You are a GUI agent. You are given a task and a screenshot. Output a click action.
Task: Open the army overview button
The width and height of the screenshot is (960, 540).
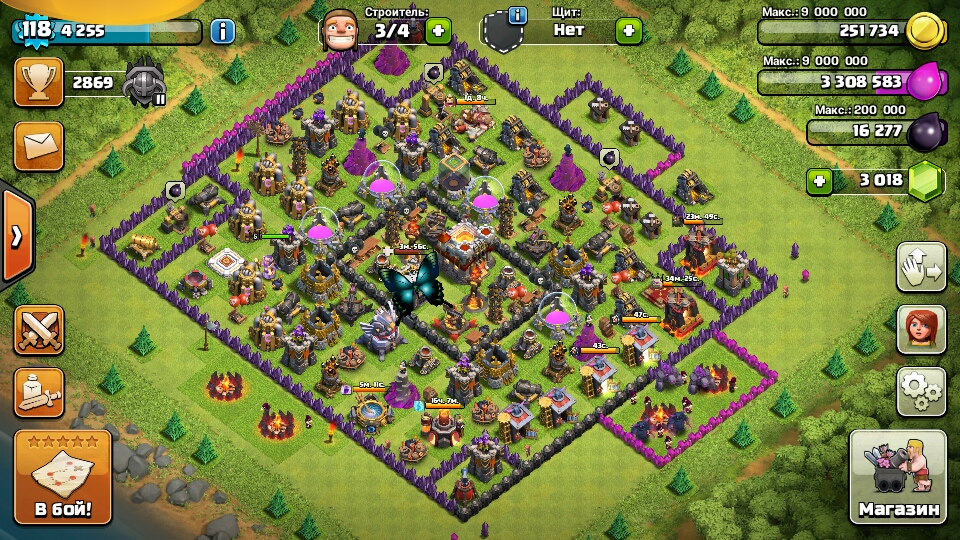[x=39, y=392]
